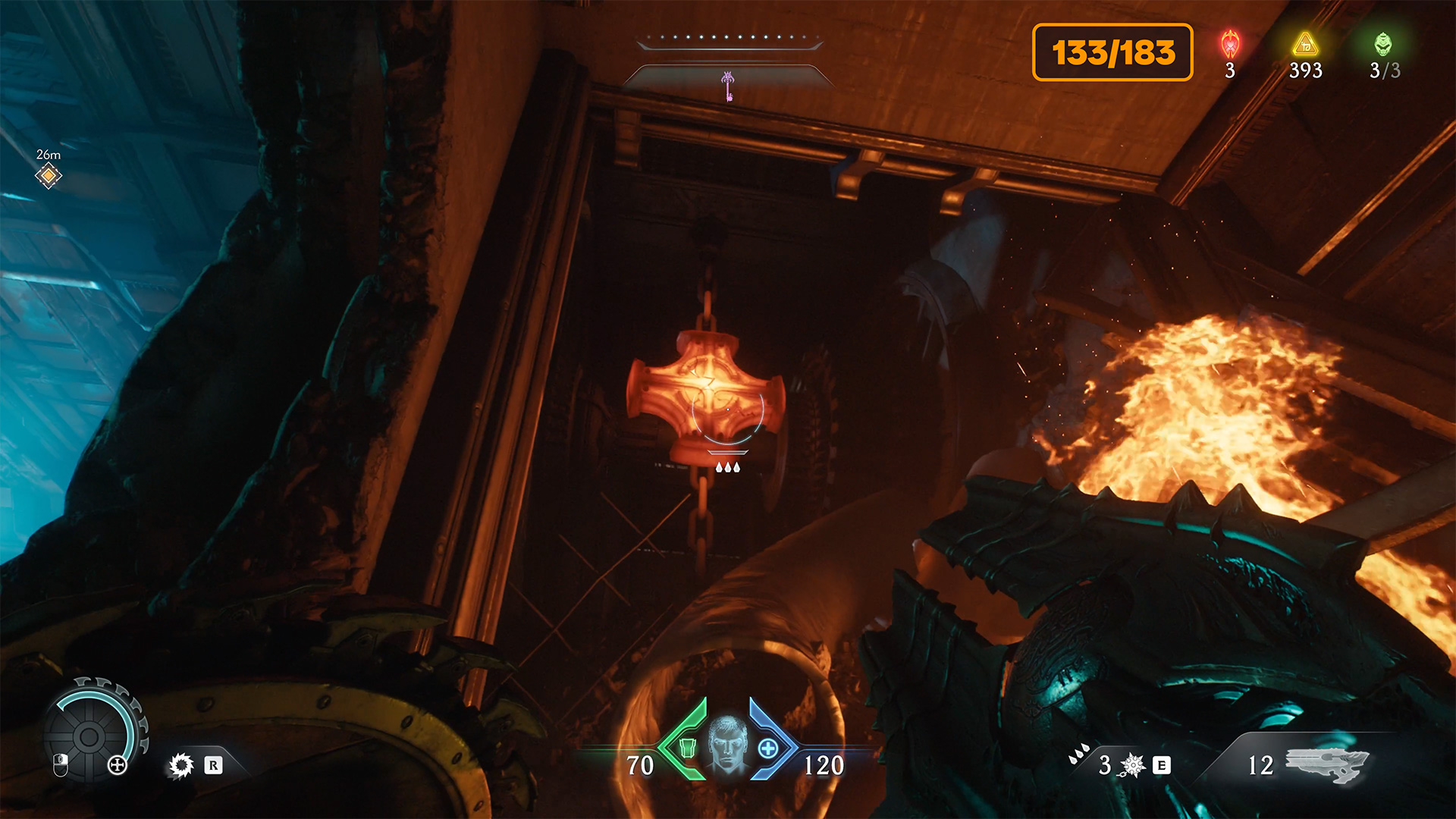Select the red demon skull icon
Screen dimensions: 1456x819
(x=1230, y=45)
